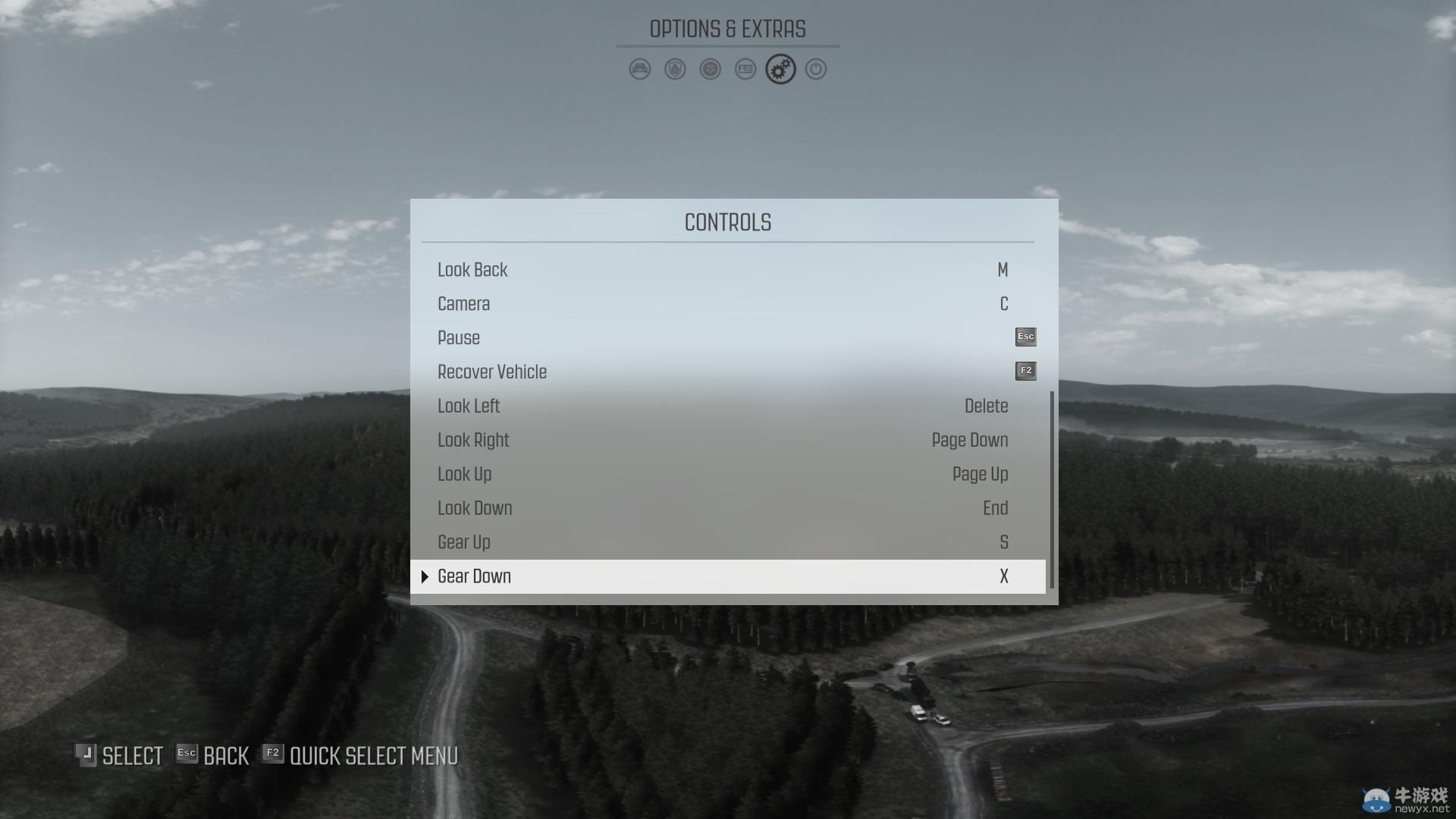This screenshot has height=819, width=1456.
Task: Open the shield badge tab
Action: pyautogui.click(x=675, y=70)
